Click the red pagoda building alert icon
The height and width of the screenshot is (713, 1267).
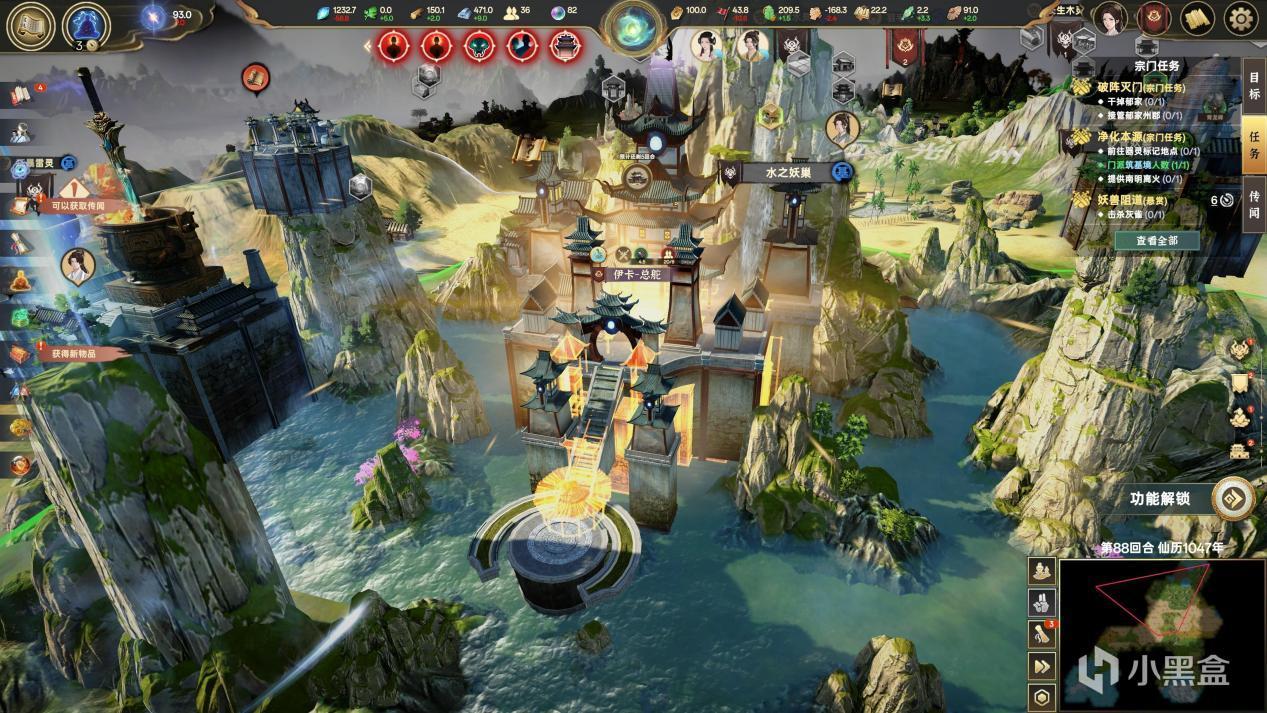click(566, 45)
